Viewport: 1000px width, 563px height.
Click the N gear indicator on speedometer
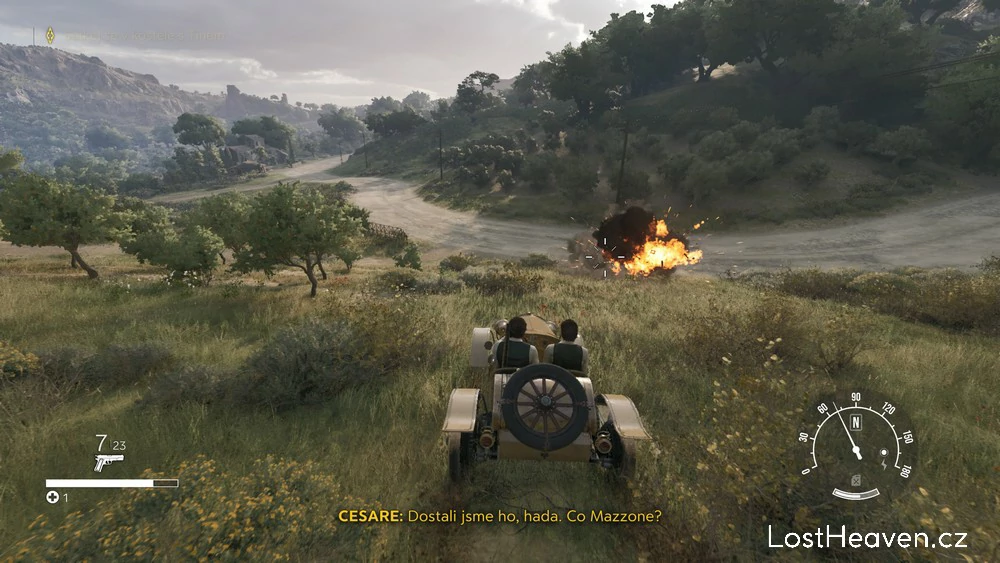pyautogui.click(x=856, y=422)
